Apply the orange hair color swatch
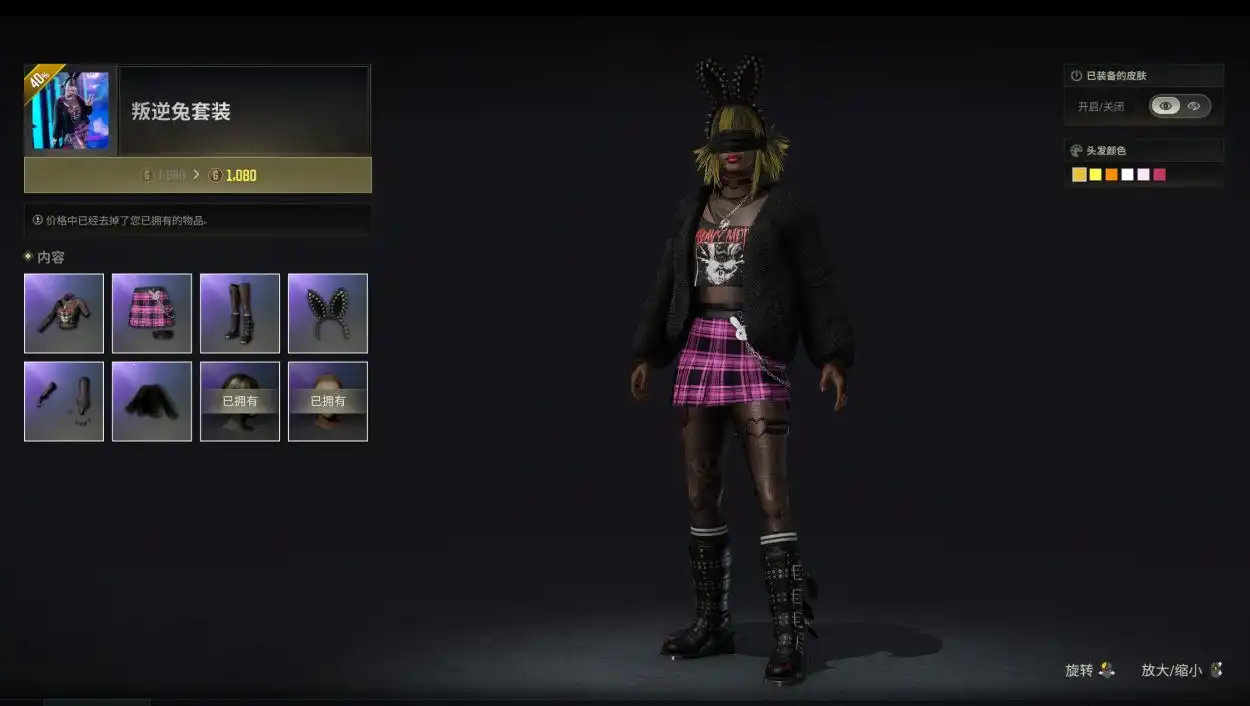This screenshot has width=1250, height=706. pyautogui.click(x=1111, y=175)
